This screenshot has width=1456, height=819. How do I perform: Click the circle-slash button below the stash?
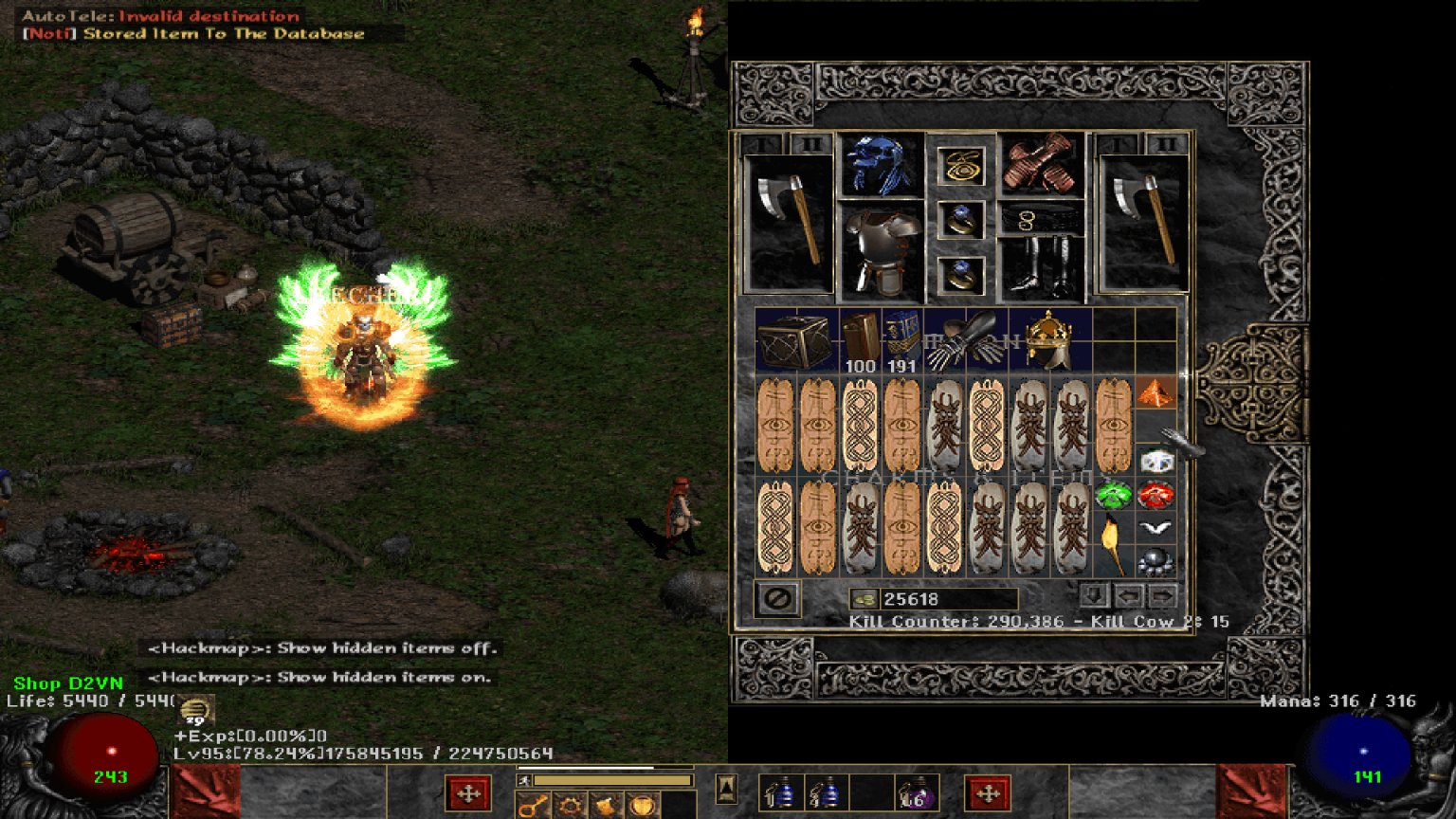775,597
